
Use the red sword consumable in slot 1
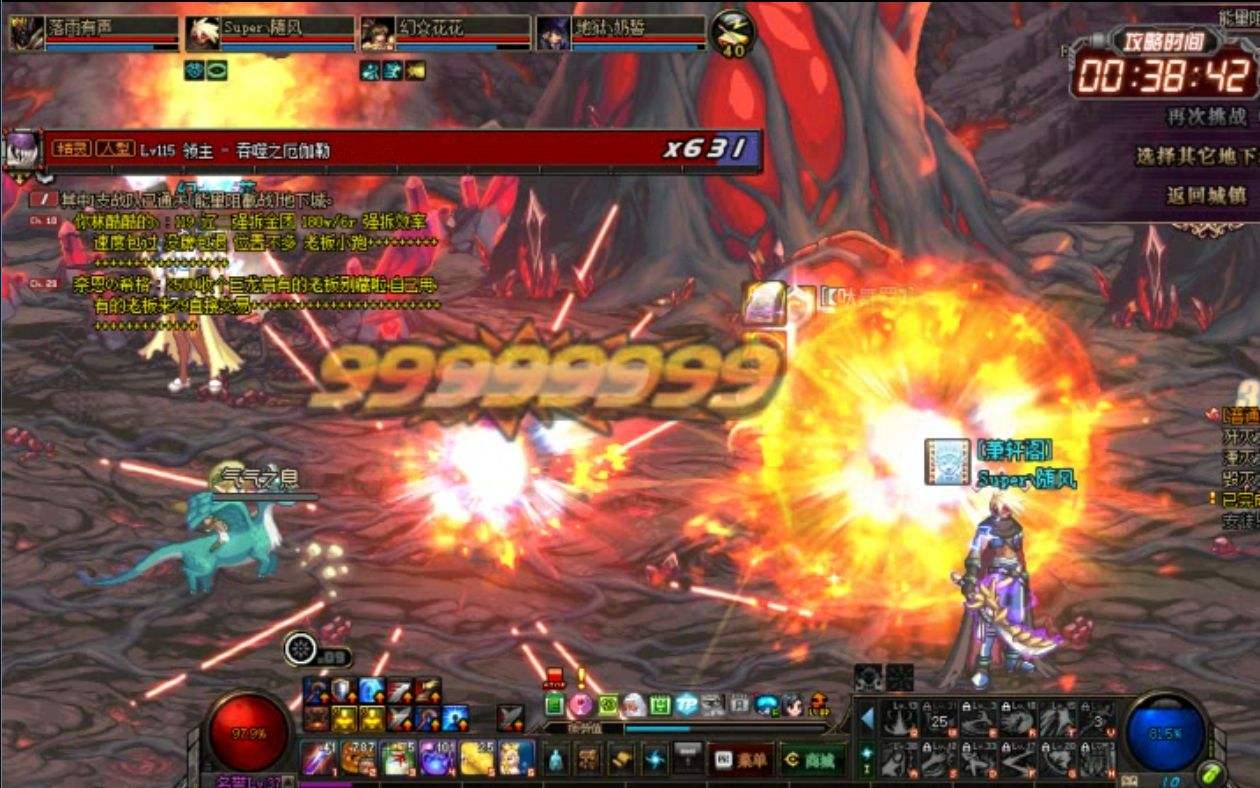[x=319, y=758]
